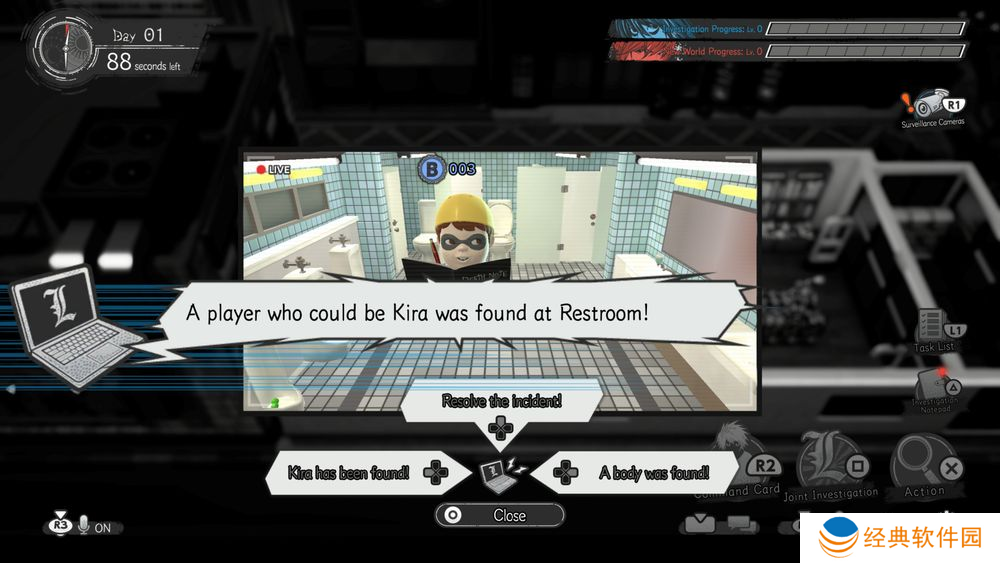Open the Surveillance Cameras view
Viewport: 1000px width, 563px height.
(x=934, y=106)
